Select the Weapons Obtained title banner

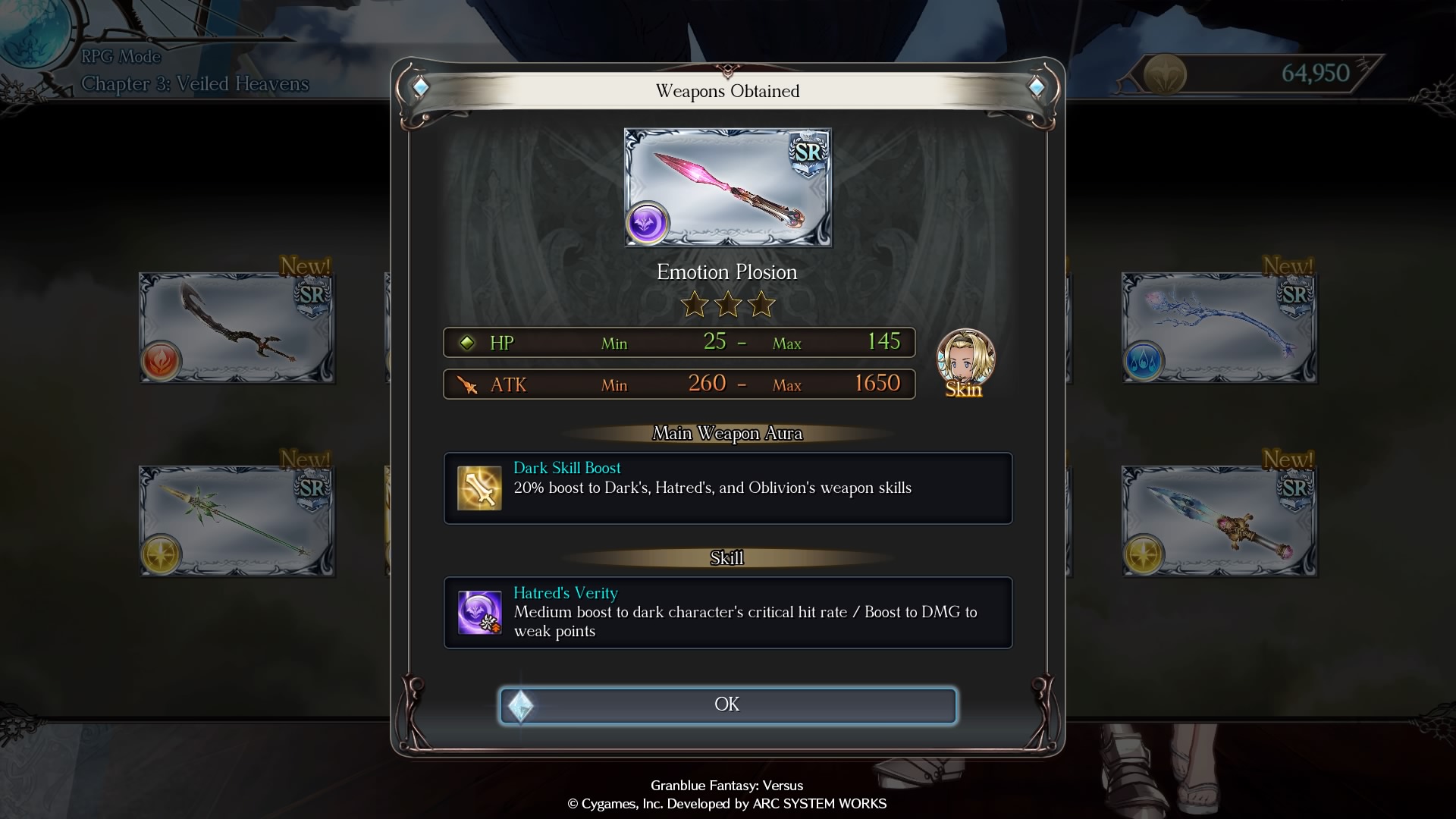tap(727, 91)
